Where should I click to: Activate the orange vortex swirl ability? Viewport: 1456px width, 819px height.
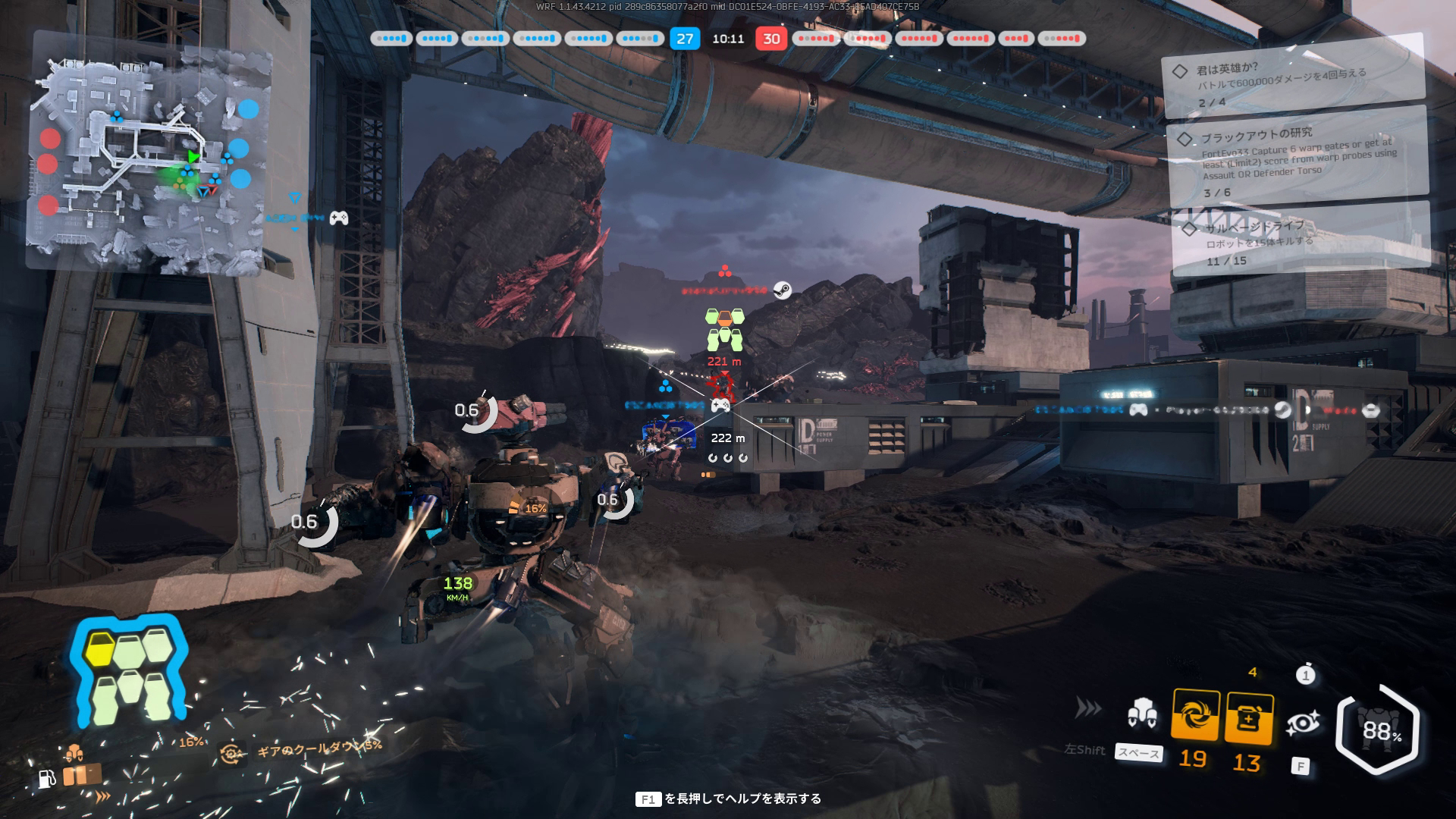tap(1195, 715)
